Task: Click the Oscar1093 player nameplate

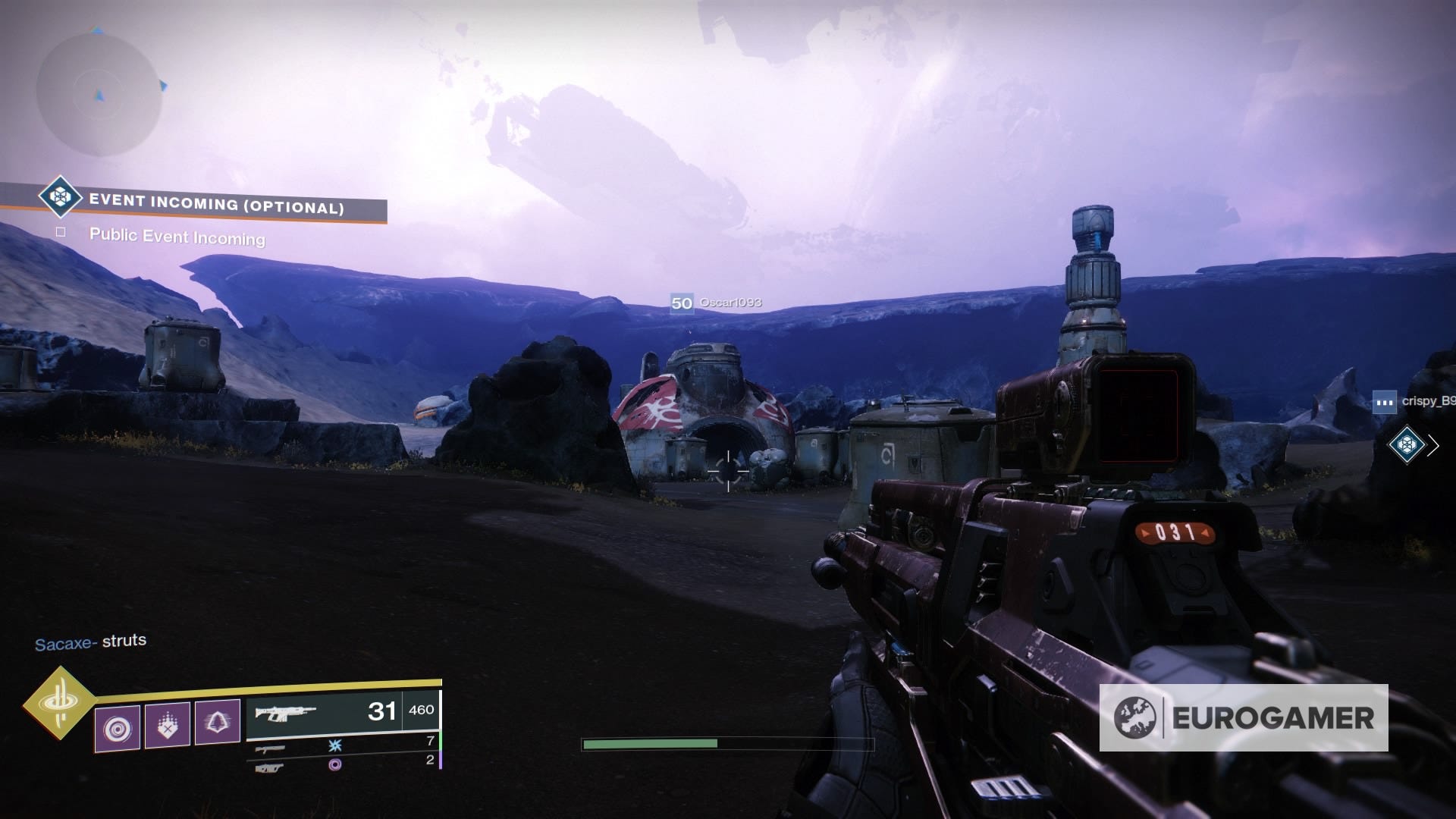Action: (x=717, y=303)
